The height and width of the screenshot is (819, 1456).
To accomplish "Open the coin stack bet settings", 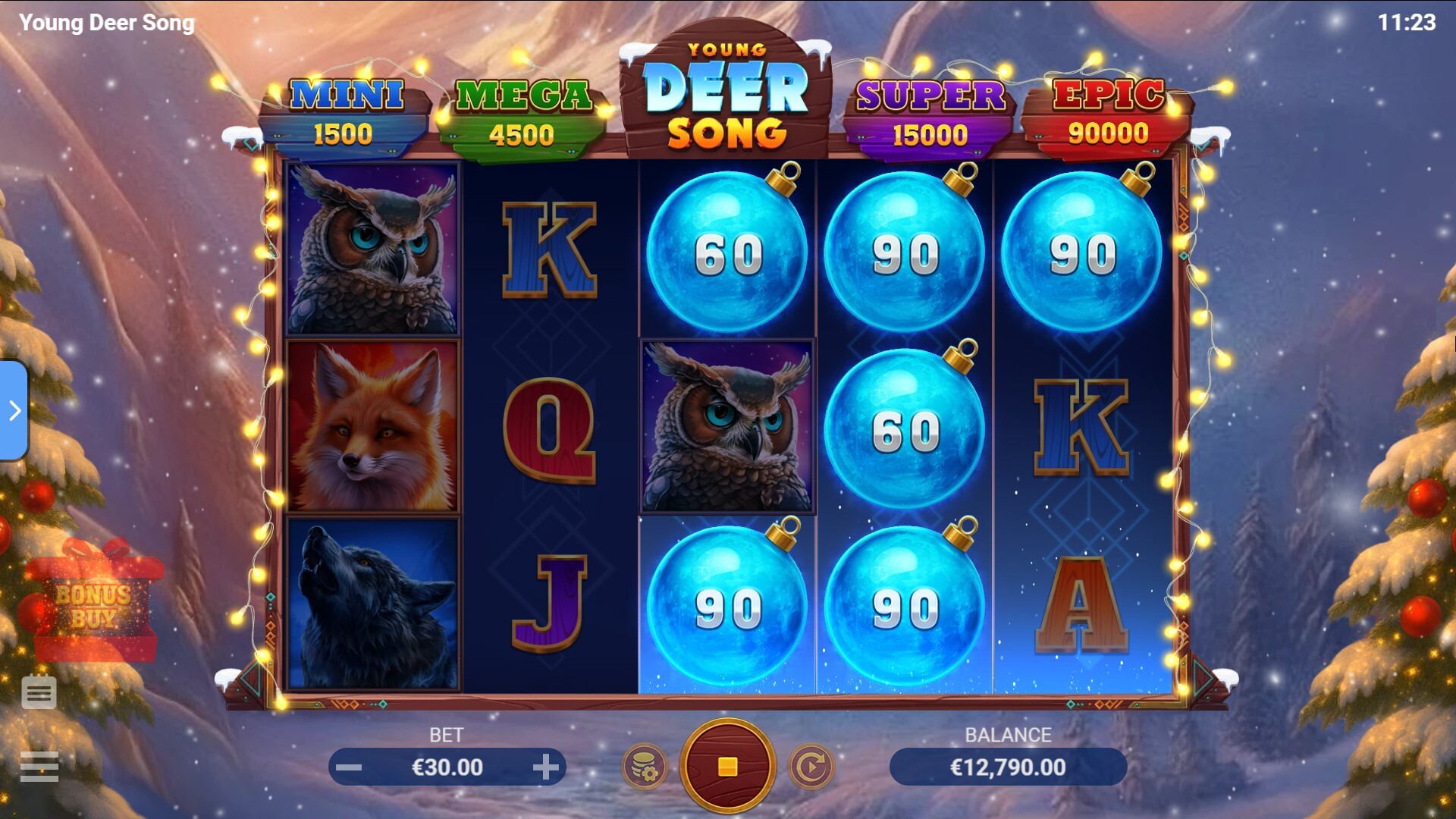I will pyautogui.click(x=645, y=767).
